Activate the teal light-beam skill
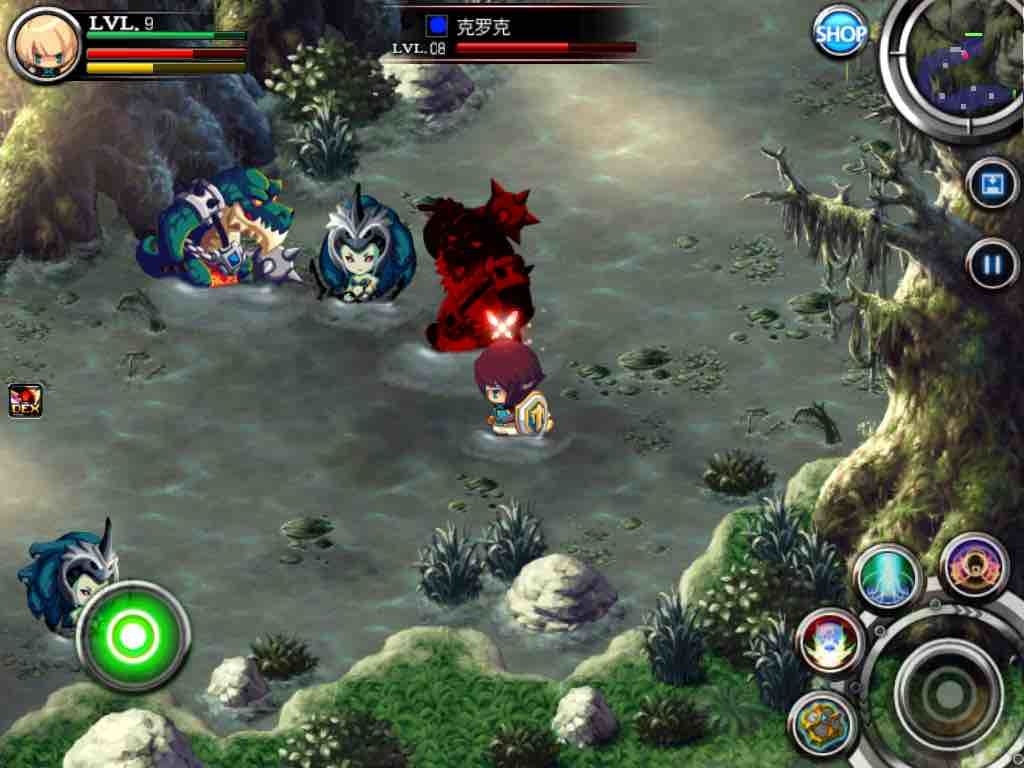 887,579
